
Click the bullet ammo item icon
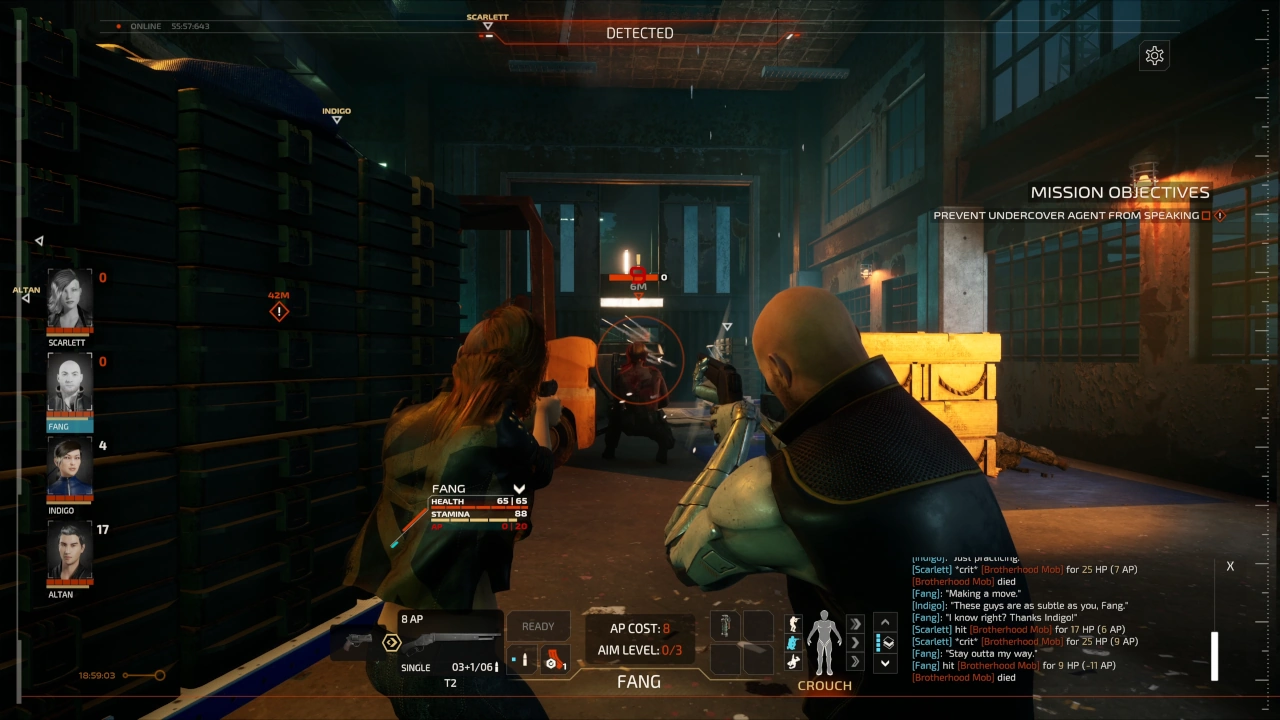tap(524, 660)
